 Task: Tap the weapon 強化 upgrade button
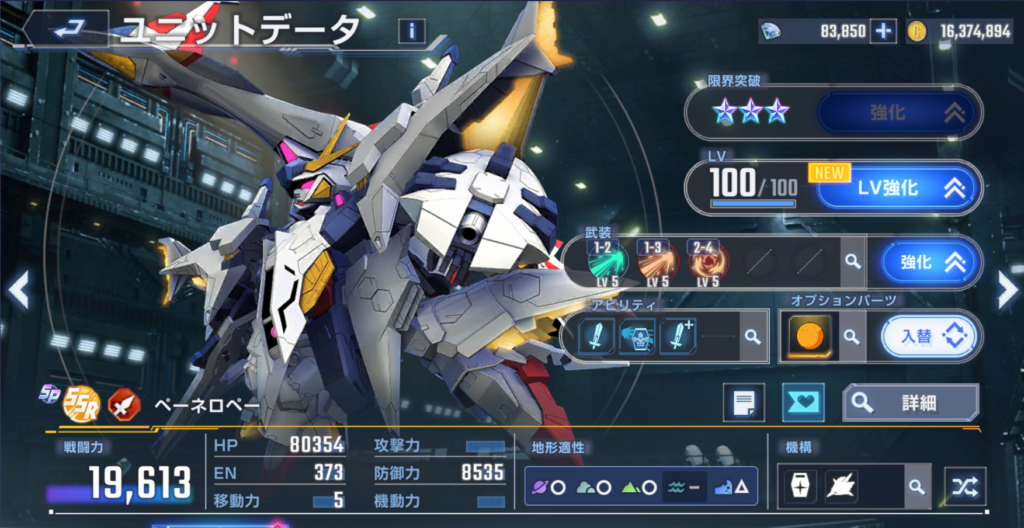tap(926, 262)
